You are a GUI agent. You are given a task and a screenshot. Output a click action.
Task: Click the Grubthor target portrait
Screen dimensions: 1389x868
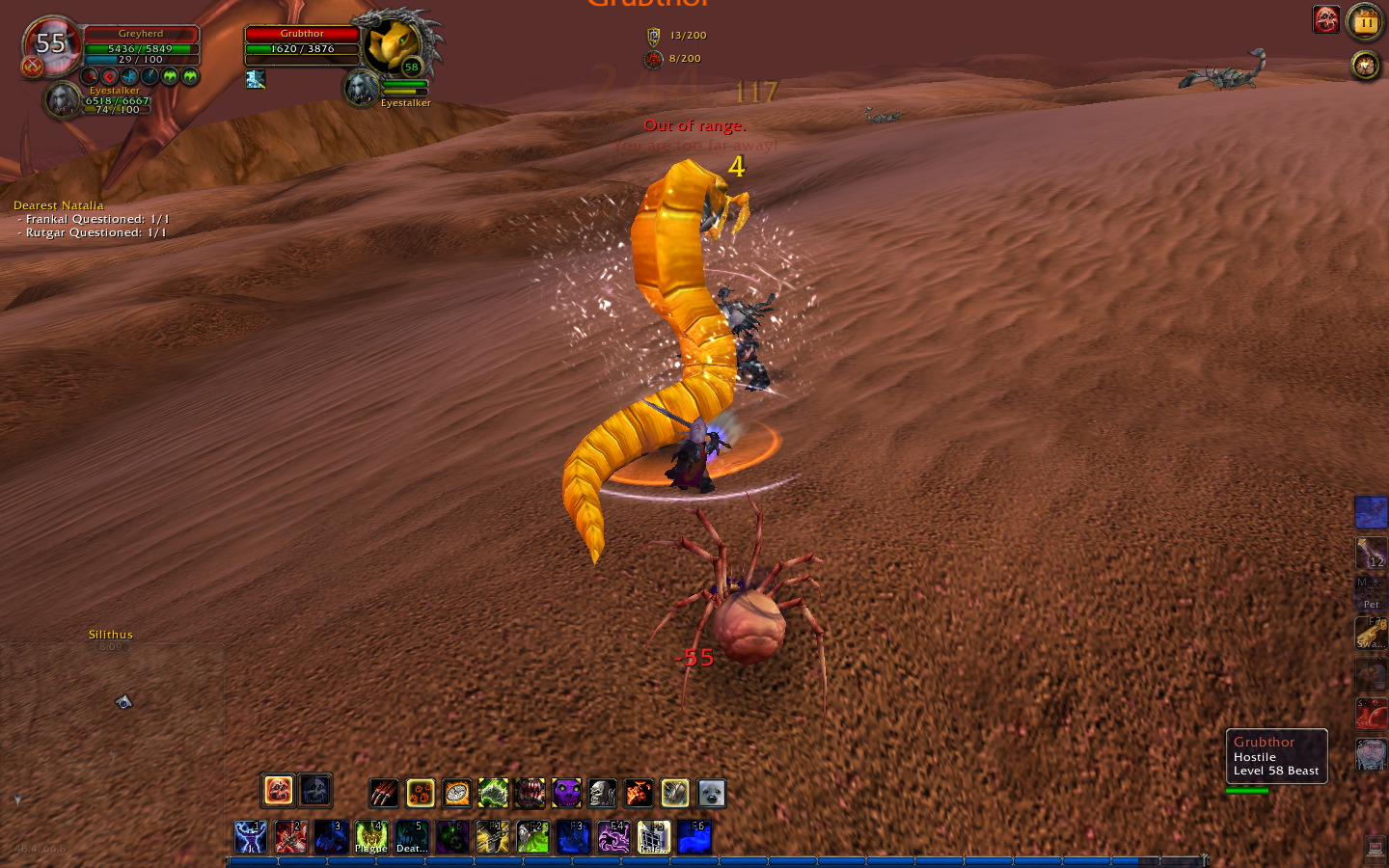(394, 43)
